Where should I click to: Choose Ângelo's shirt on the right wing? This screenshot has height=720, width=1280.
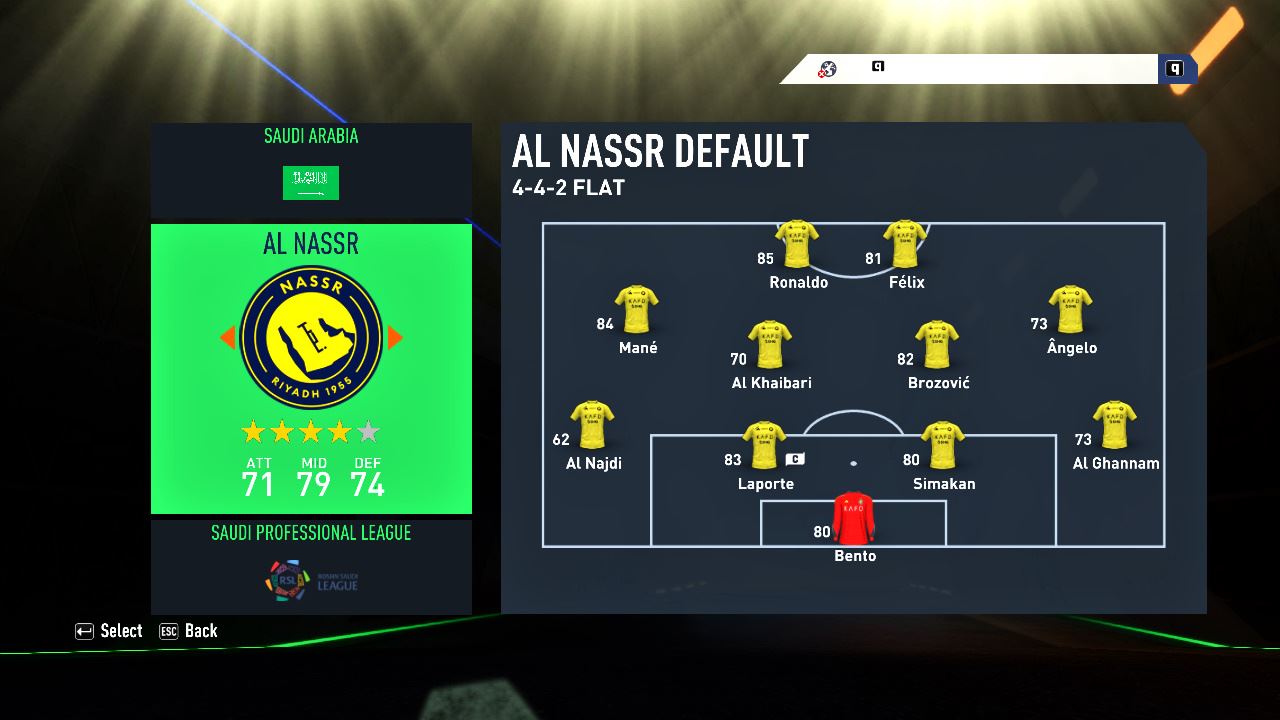[1070, 310]
